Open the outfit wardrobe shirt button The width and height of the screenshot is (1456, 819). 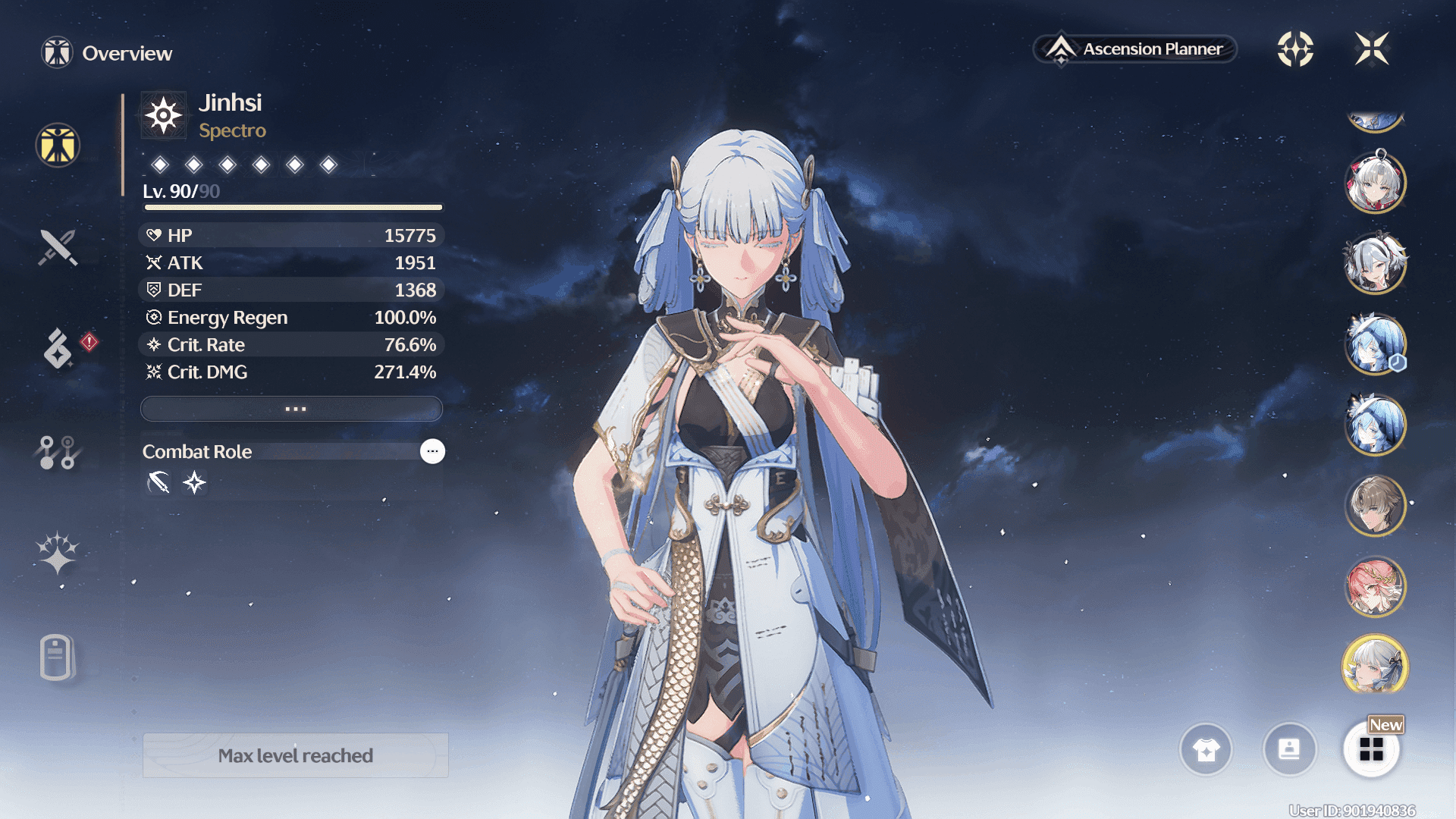(x=1206, y=749)
